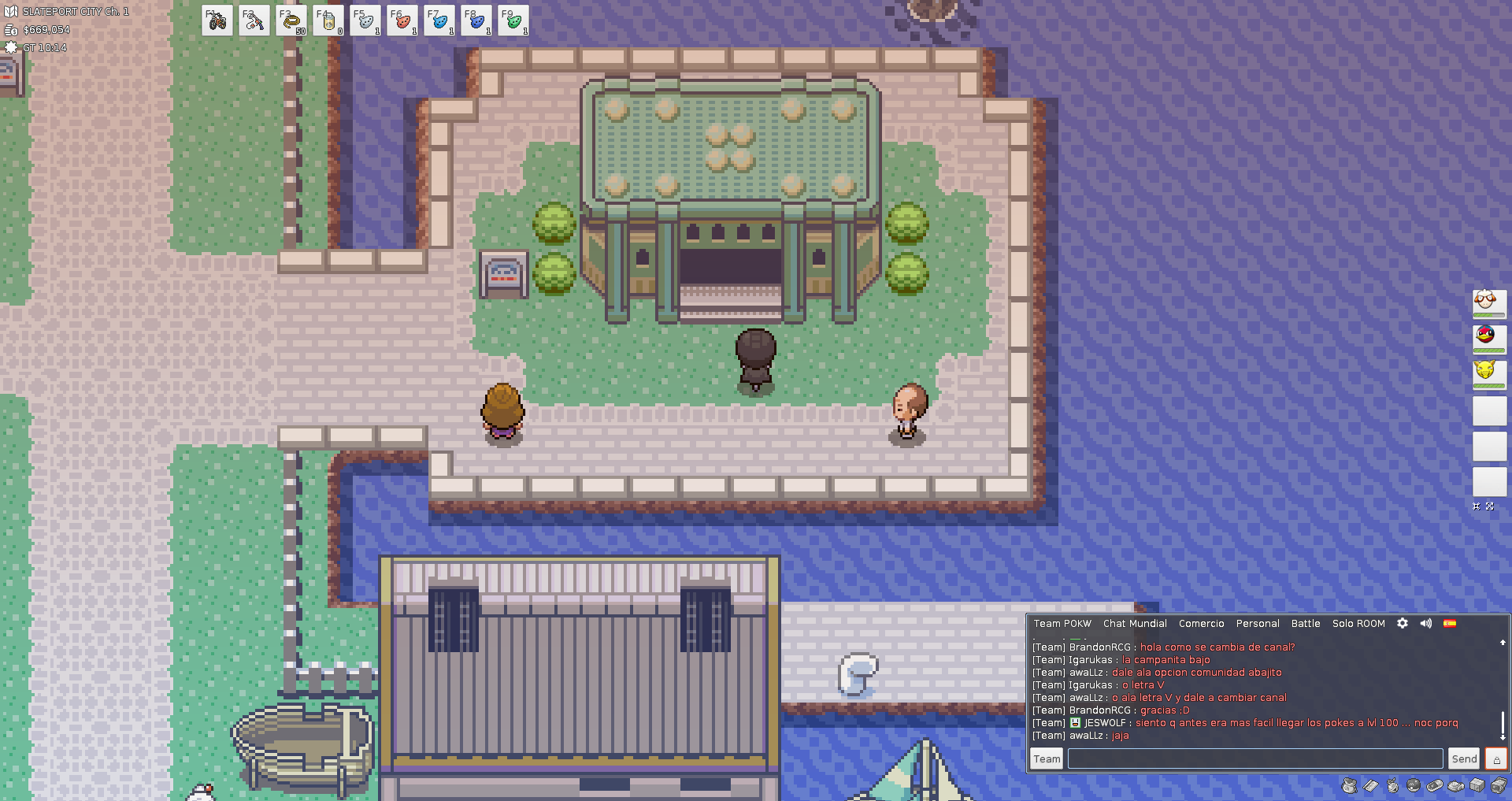The height and width of the screenshot is (801, 1512).
Task: Select the red bird party Pokémon slot
Action: [1488, 337]
